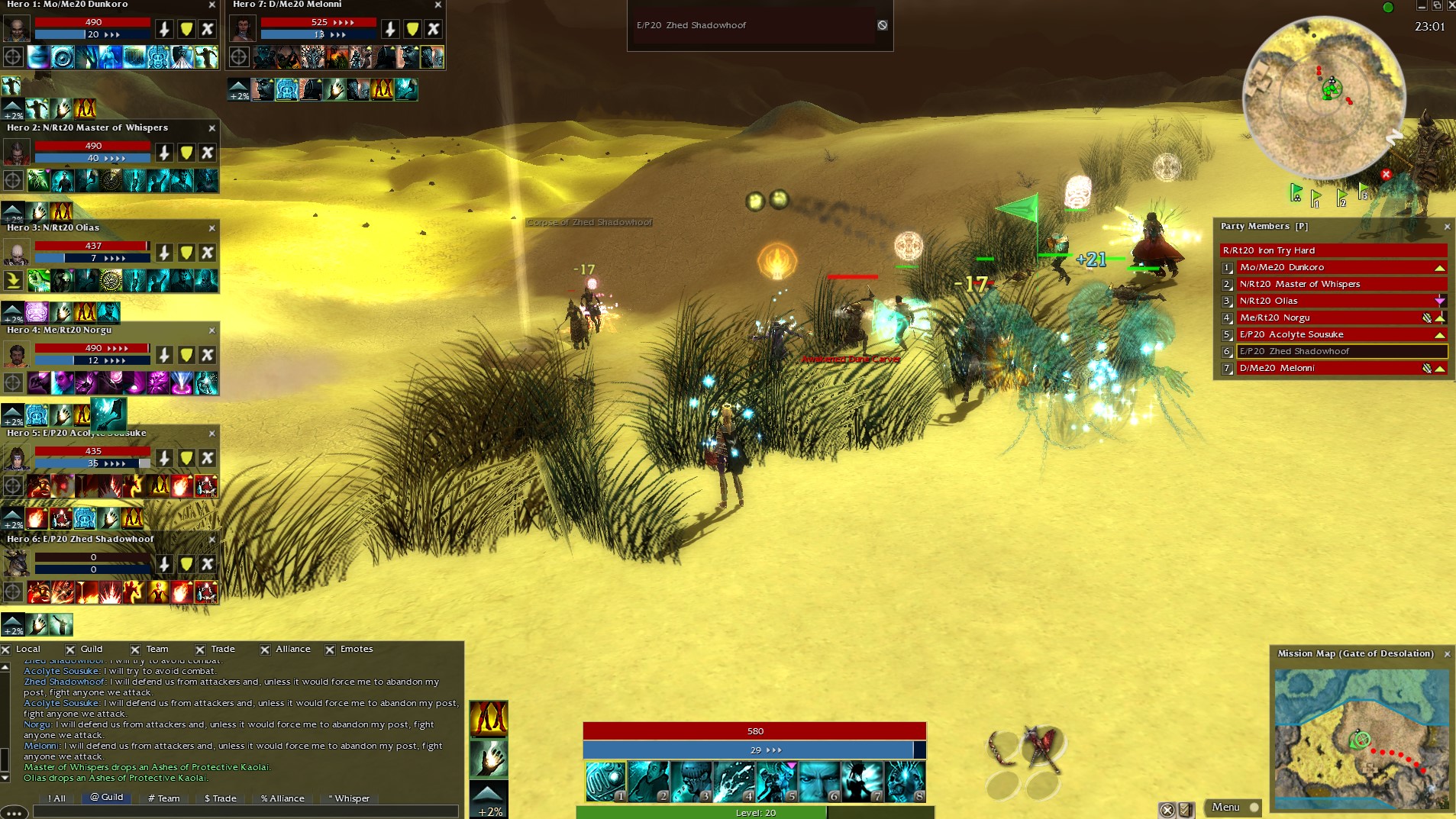Set Hero 2 Master of Whispers to fight

tap(164, 153)
